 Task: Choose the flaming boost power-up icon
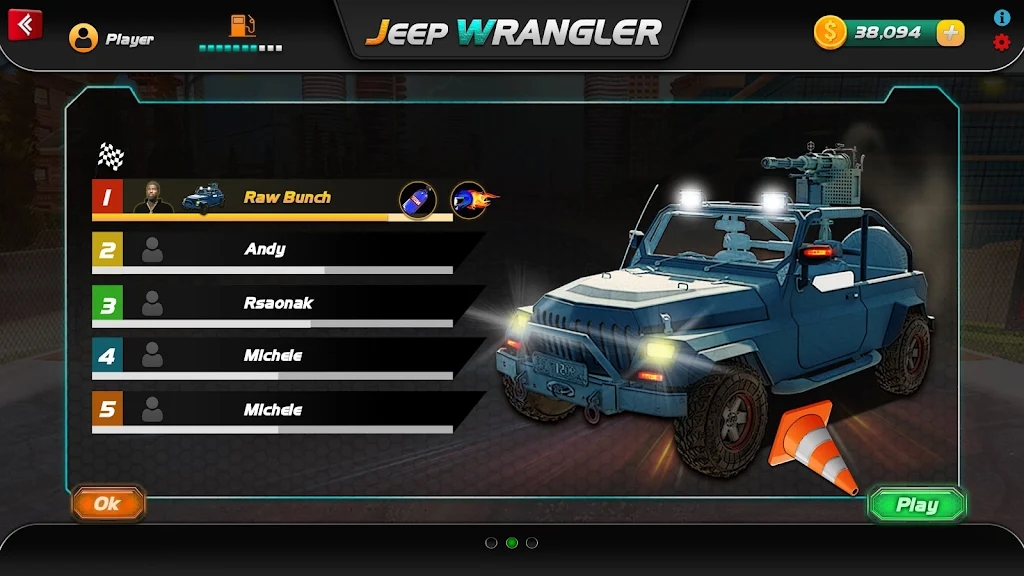pos(472,199)
